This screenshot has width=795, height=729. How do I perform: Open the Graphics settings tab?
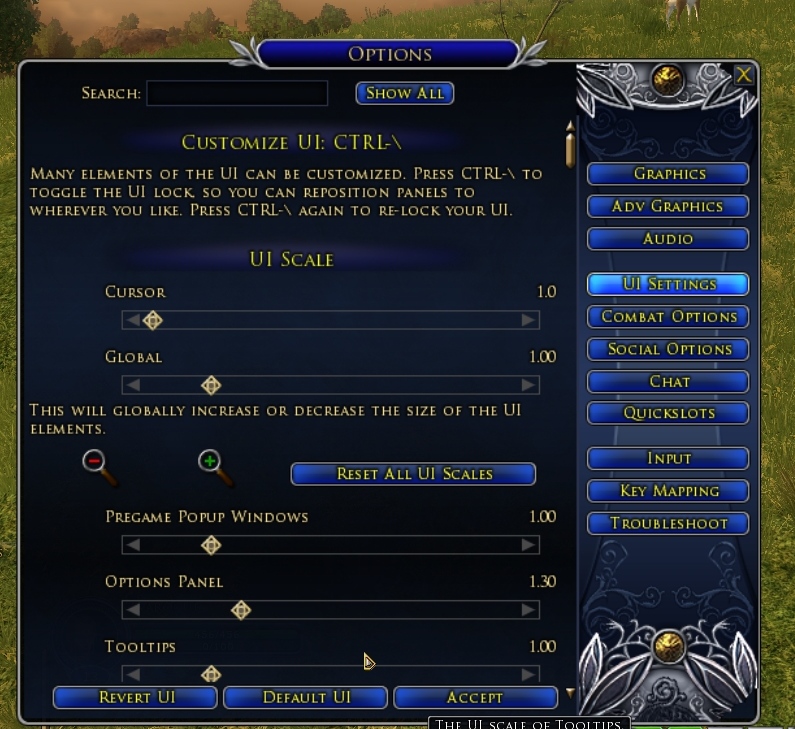coord(668,174)
